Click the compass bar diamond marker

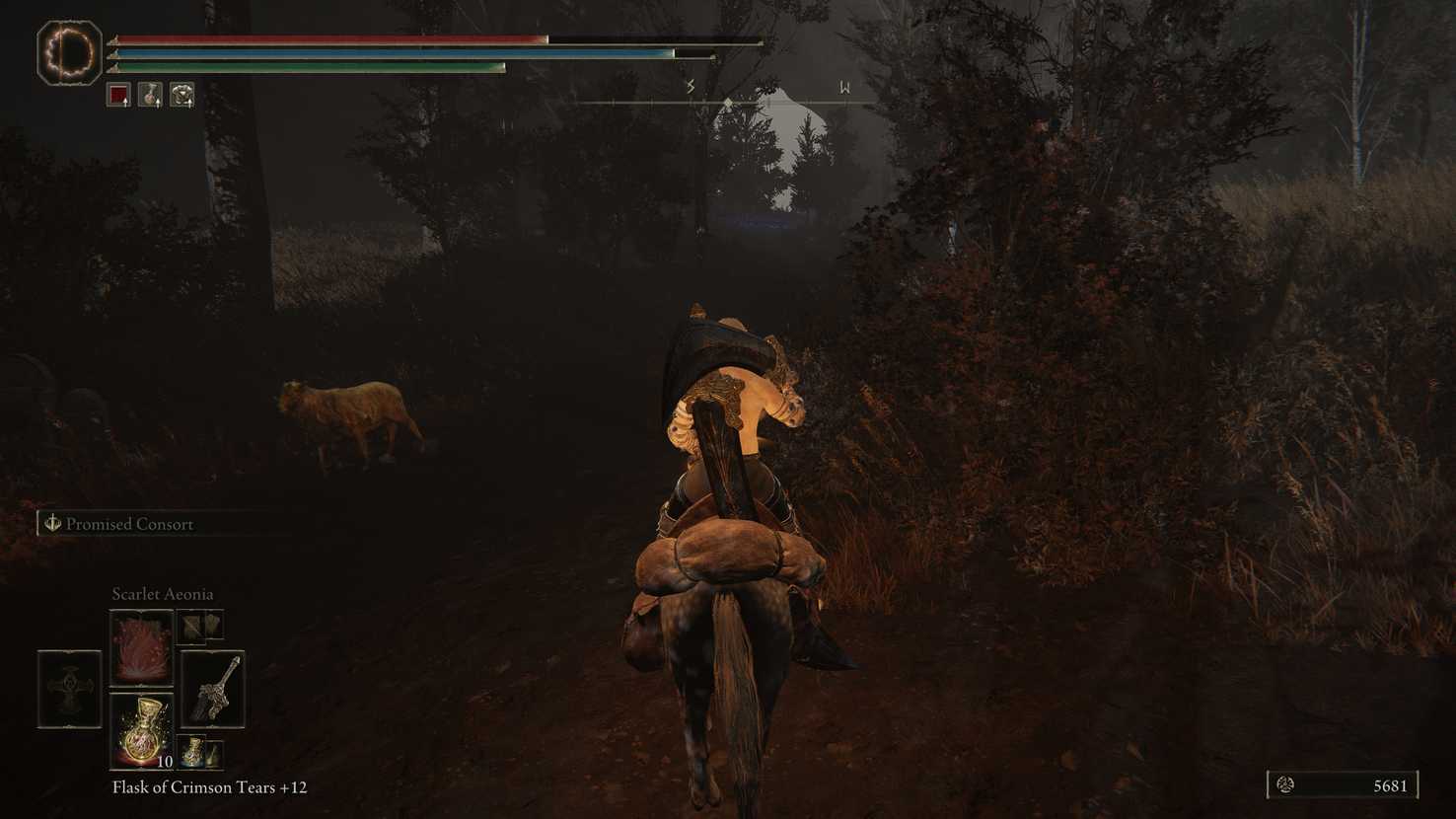[x=728, y=103]
